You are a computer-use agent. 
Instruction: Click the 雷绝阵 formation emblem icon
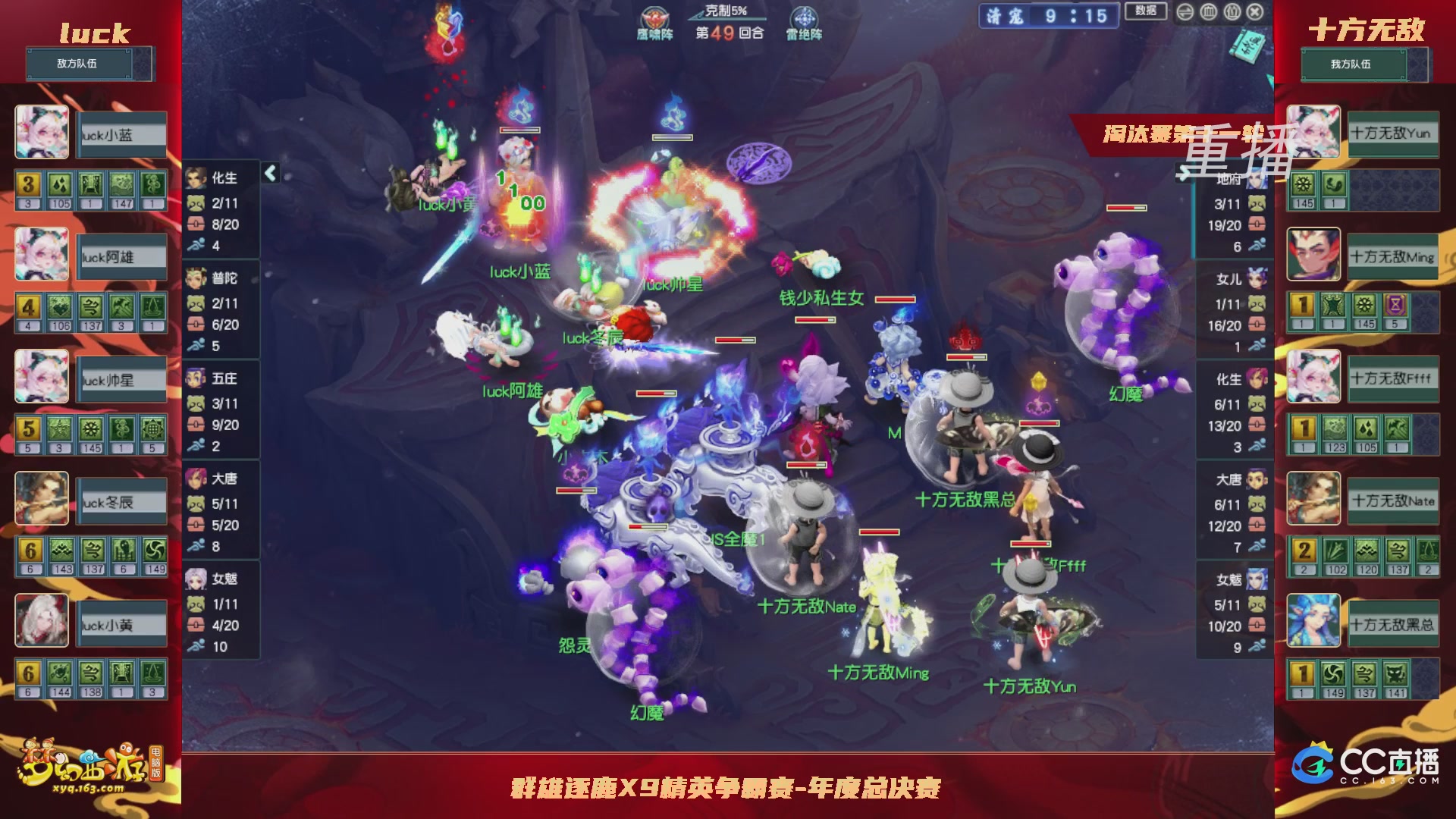point(804,15)
